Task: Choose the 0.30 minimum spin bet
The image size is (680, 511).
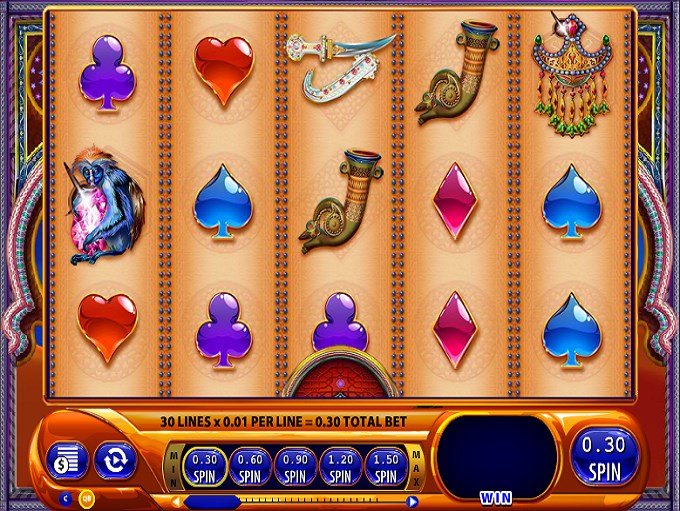Action: click(205, 465)
